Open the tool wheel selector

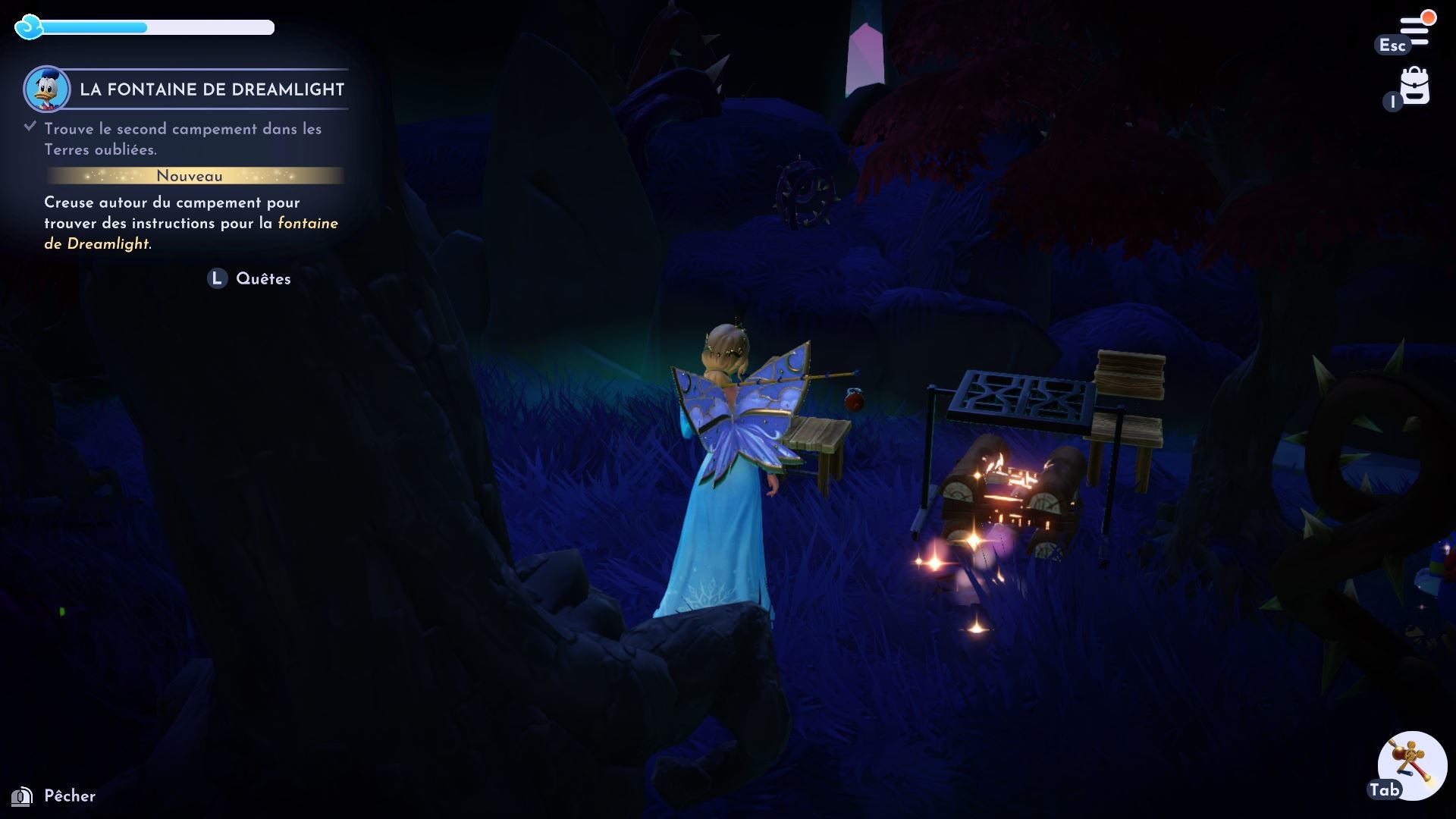[1412, 765]
